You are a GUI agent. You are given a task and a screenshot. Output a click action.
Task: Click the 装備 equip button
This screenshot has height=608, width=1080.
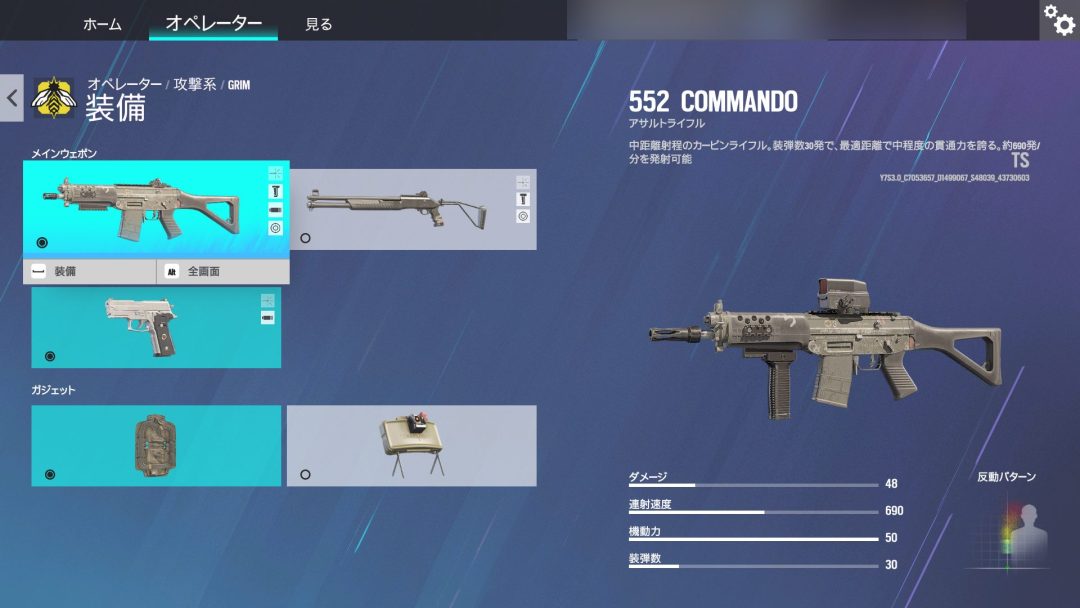click(x=90, y=271)
